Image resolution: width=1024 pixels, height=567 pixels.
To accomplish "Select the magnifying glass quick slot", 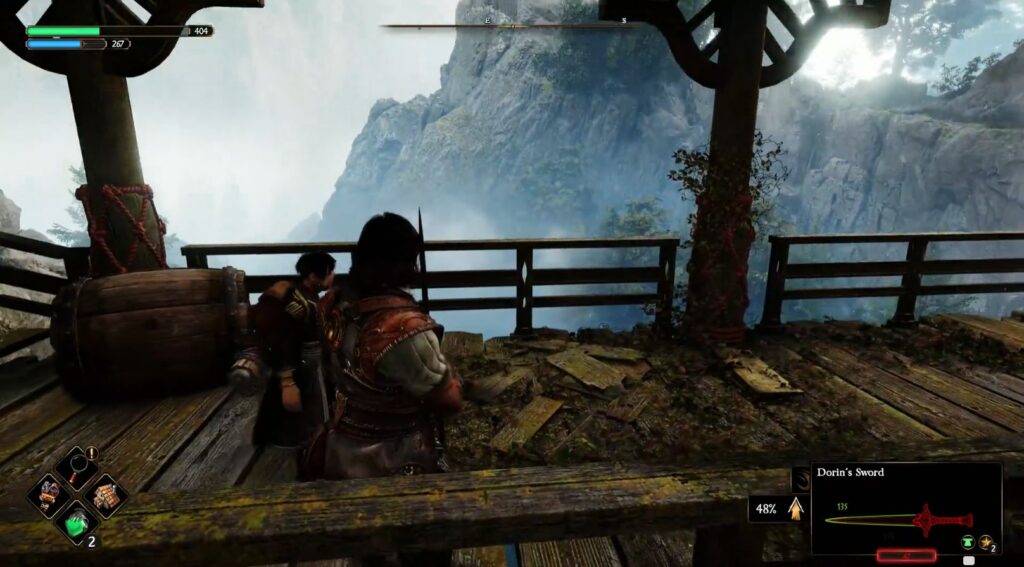I will (76, 467).
